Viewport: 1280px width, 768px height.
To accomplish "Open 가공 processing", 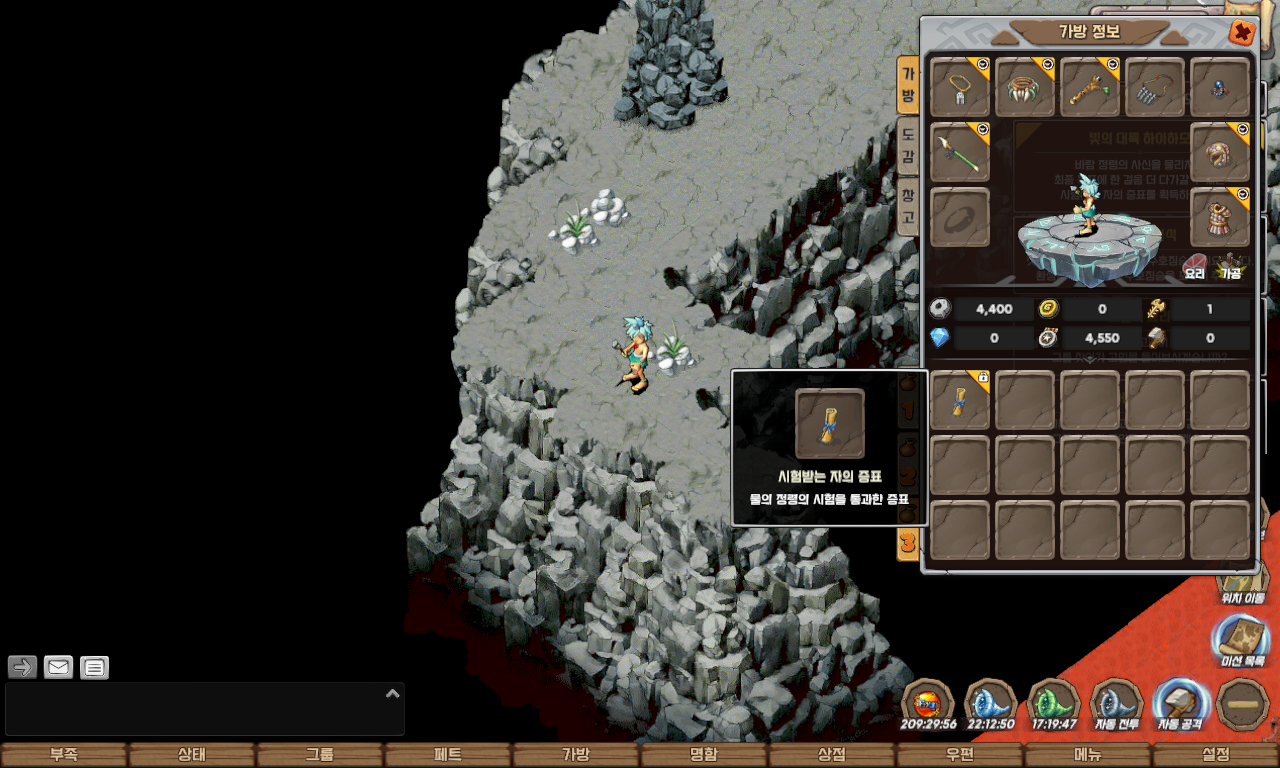I will coord(1229,267).
